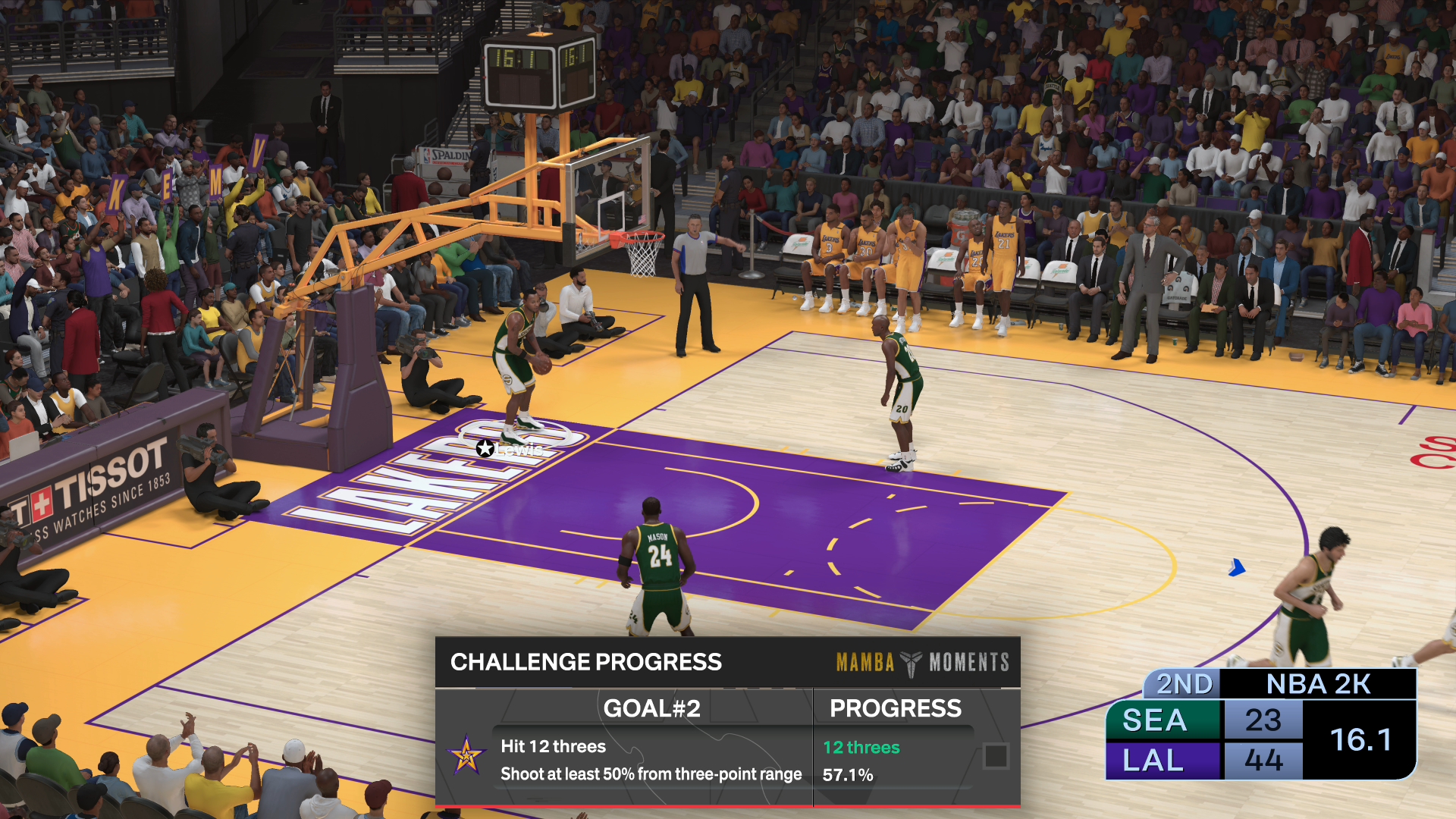This screenshot has width=1456, height=819.
Task: Select the Hit 12 threes goal row
Action: pyautogui.click(x=553, y=747)
